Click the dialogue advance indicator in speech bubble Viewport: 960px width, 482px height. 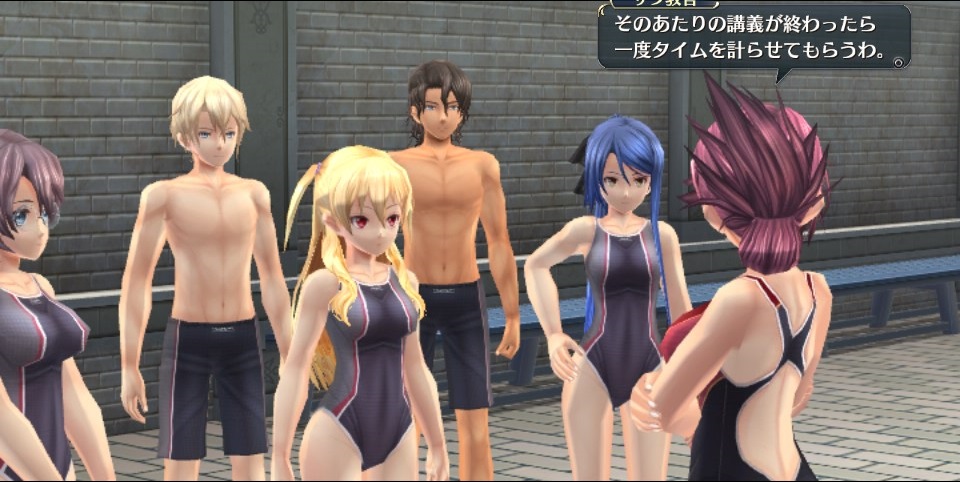click(x=899, y=61)
